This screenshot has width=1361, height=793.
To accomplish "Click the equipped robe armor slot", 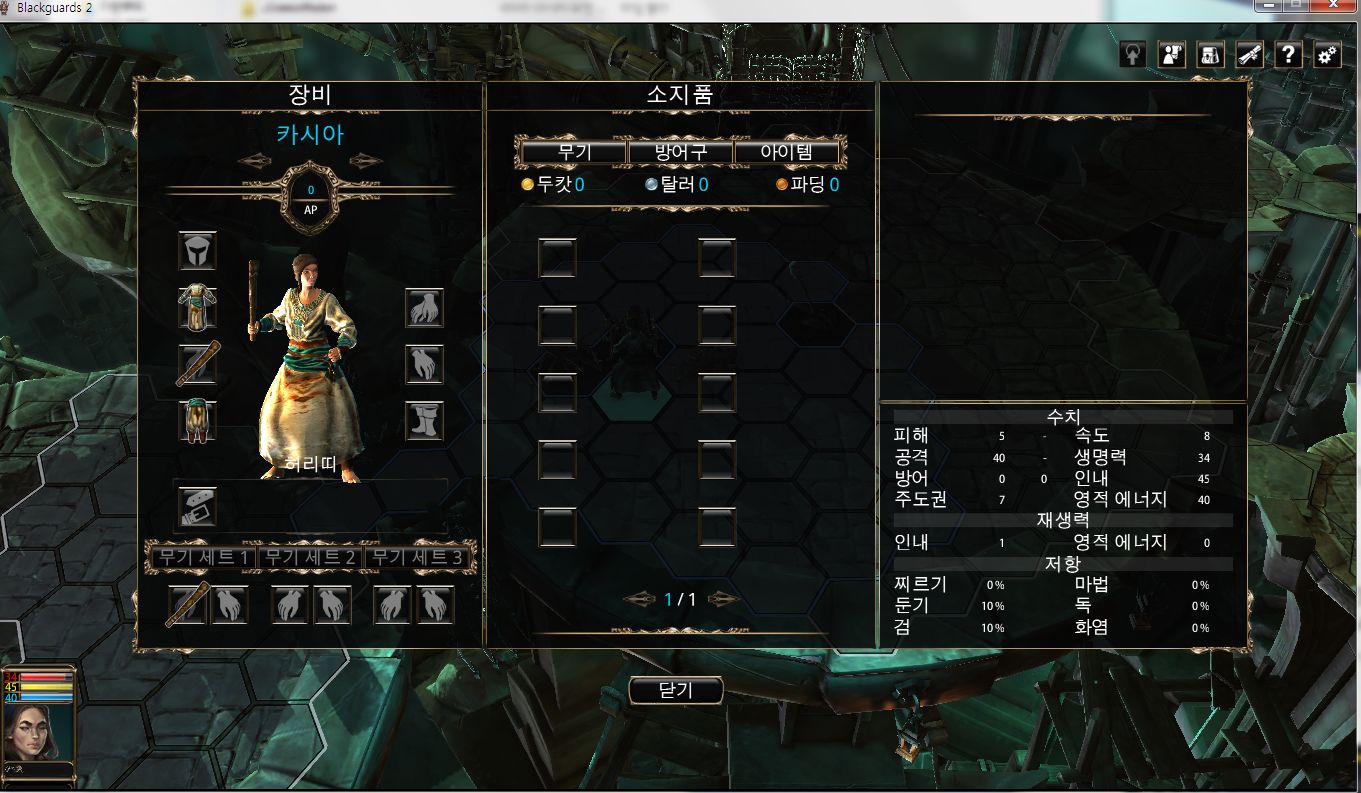I will 198,306.
